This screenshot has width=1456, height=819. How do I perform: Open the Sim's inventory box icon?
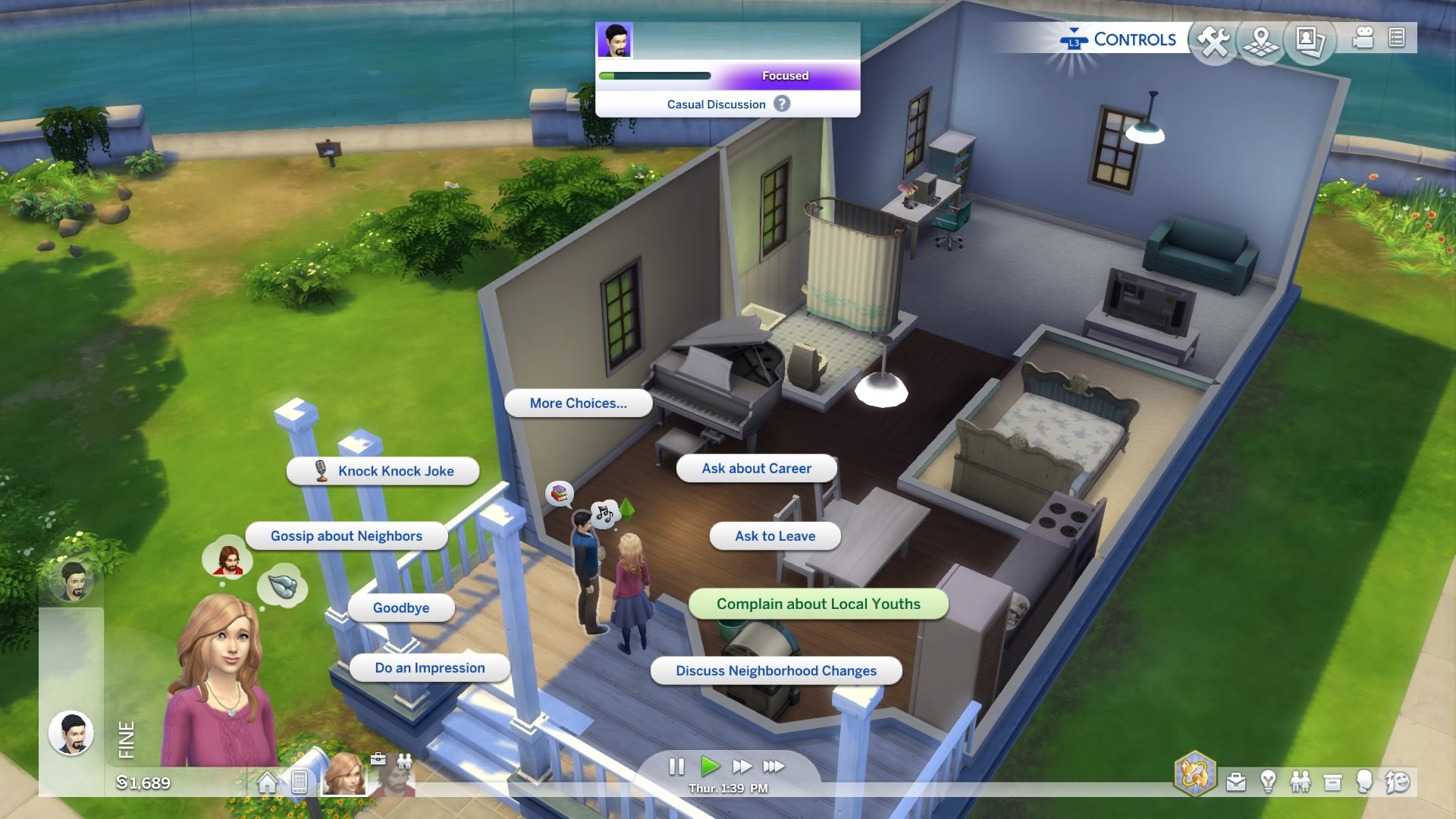[x=1332, y=782]
